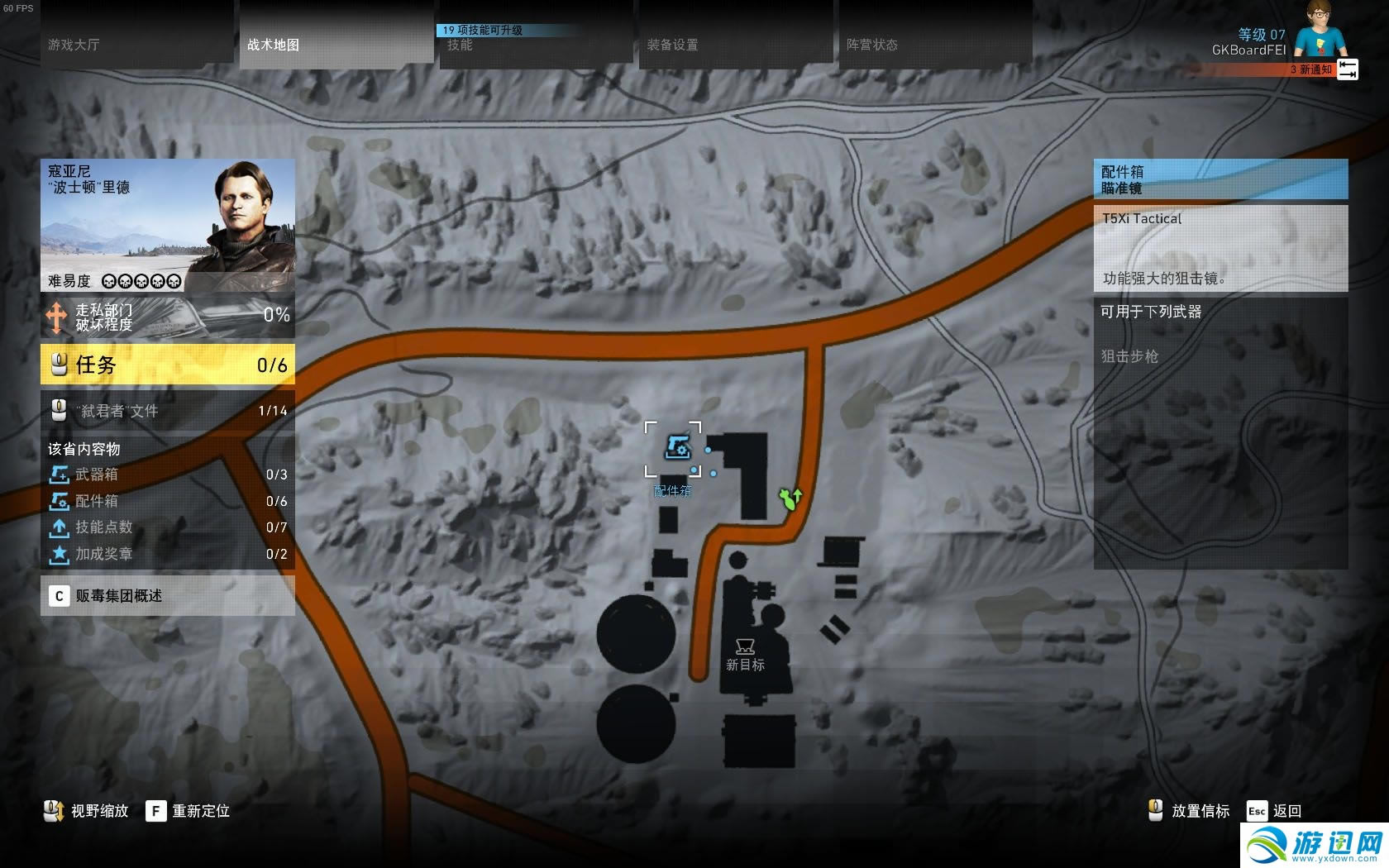The image size is (1389, 868).
Task: Open the "弑君者"文件 row
Action: point(168,411)
